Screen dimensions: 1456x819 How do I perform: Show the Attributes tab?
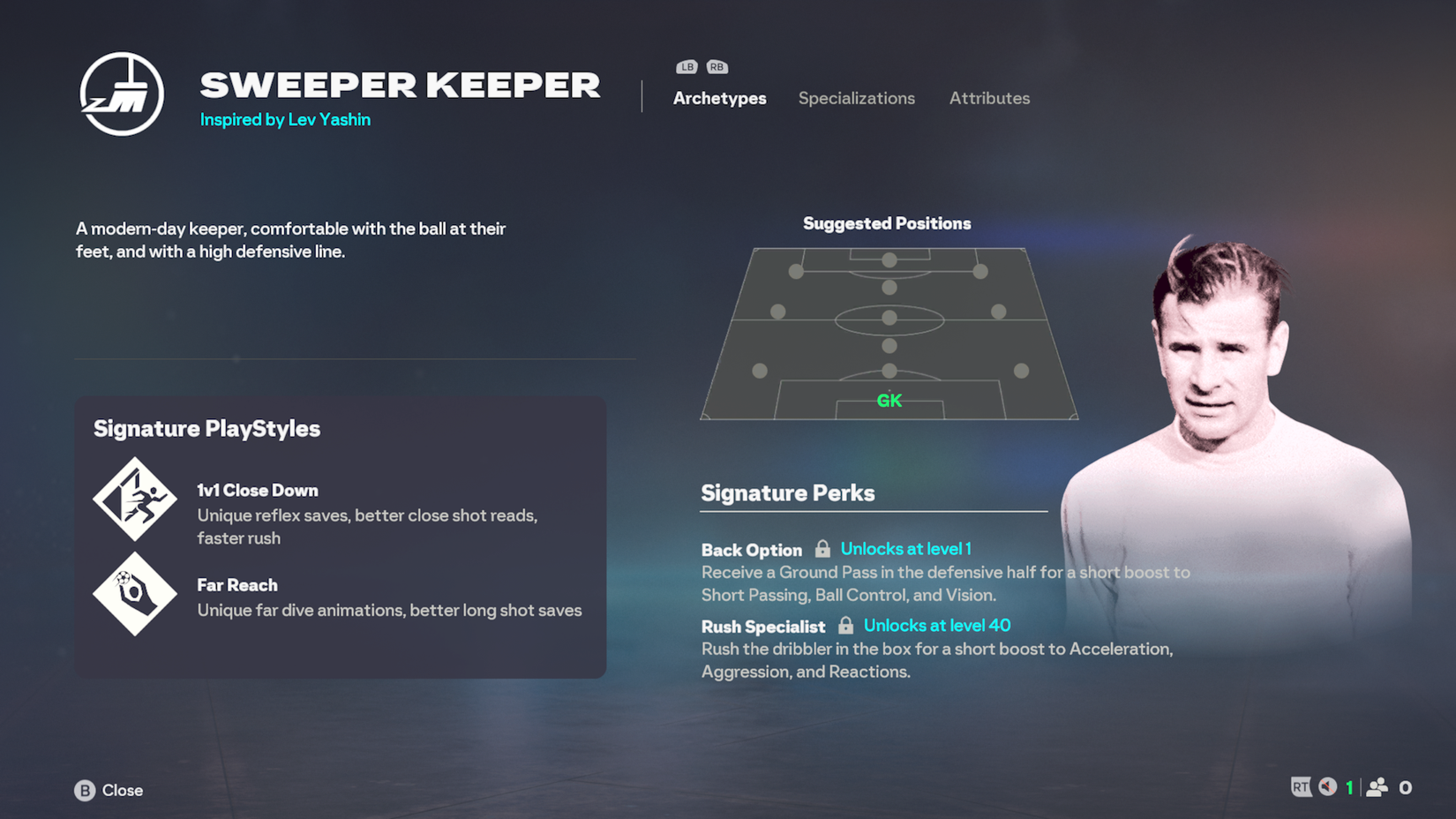[989, 98]
